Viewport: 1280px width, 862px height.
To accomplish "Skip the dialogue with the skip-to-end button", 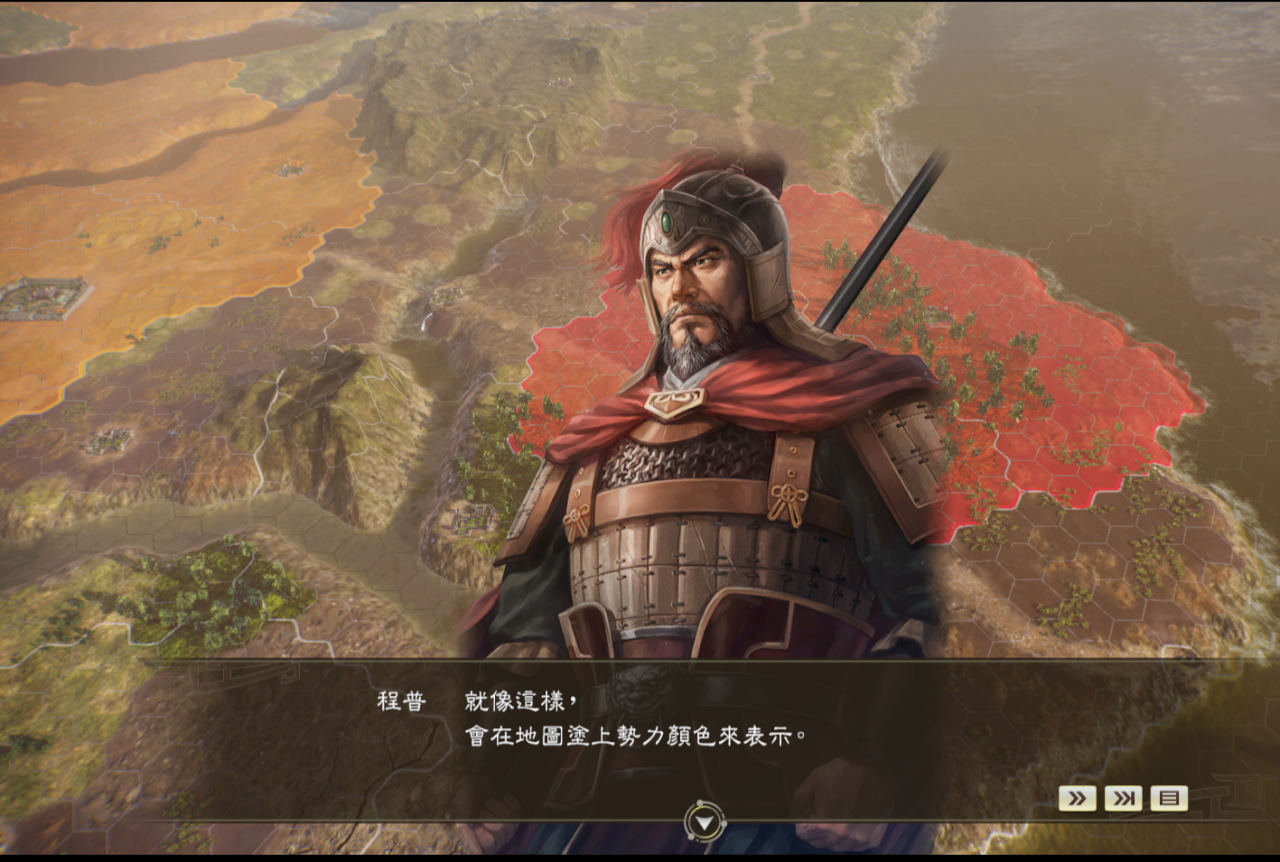I will [1123, 798].
